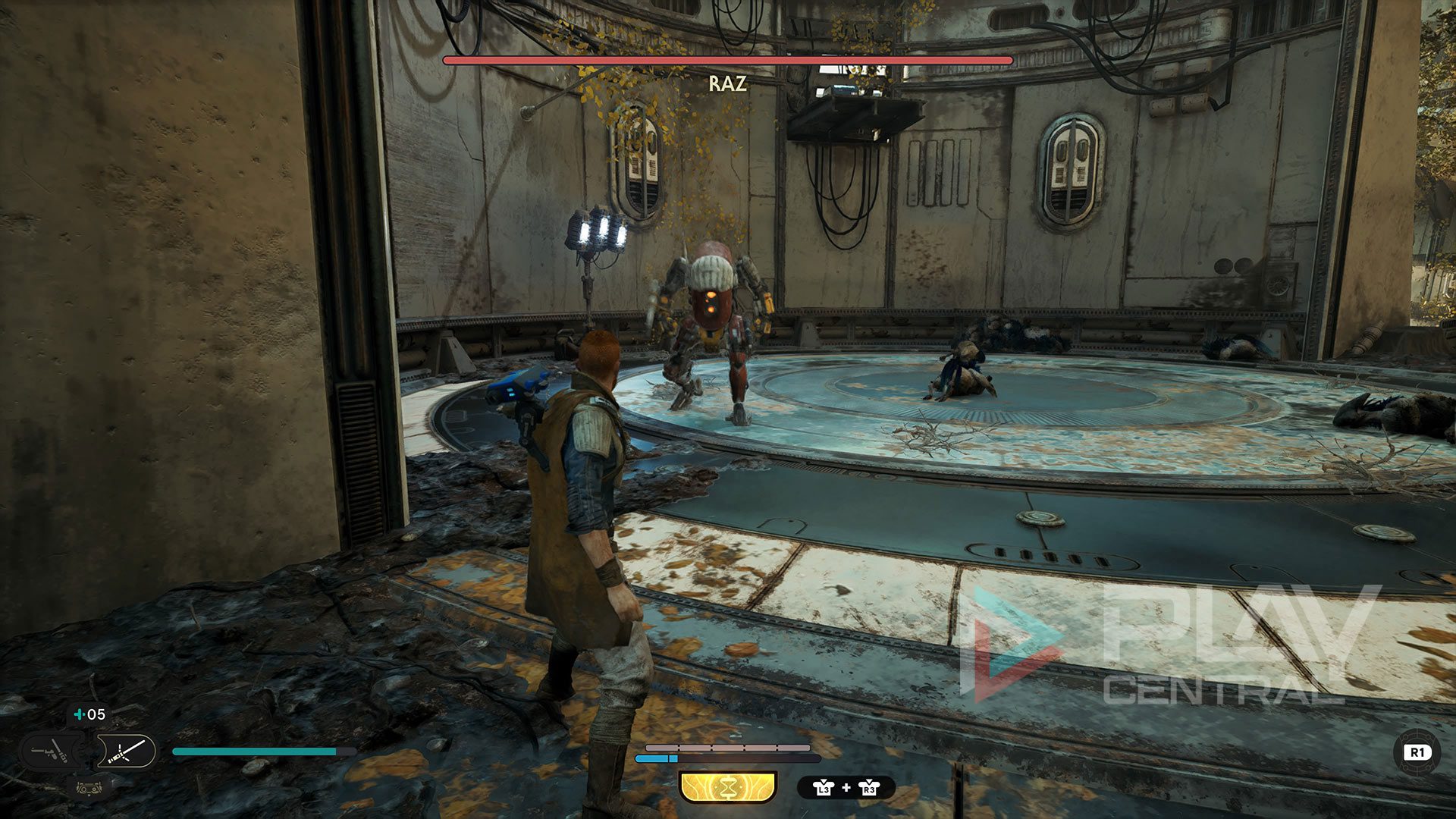Activate the golden hourglass Slow ability
This screenshot has width=1456, height=819.
[x=728, y=786]
